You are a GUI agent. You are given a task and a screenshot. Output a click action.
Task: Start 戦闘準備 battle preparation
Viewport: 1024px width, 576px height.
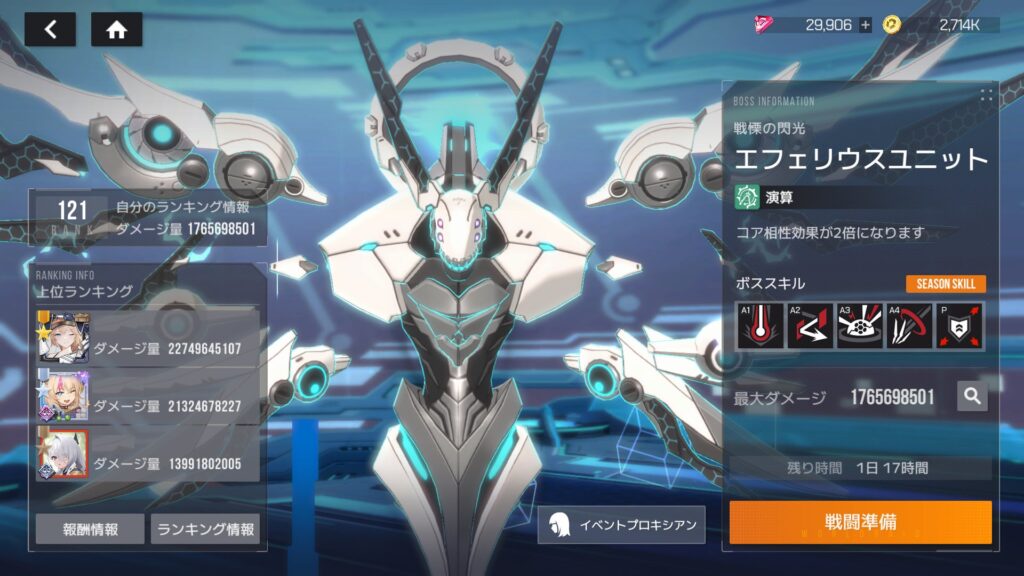click(860, 523)
